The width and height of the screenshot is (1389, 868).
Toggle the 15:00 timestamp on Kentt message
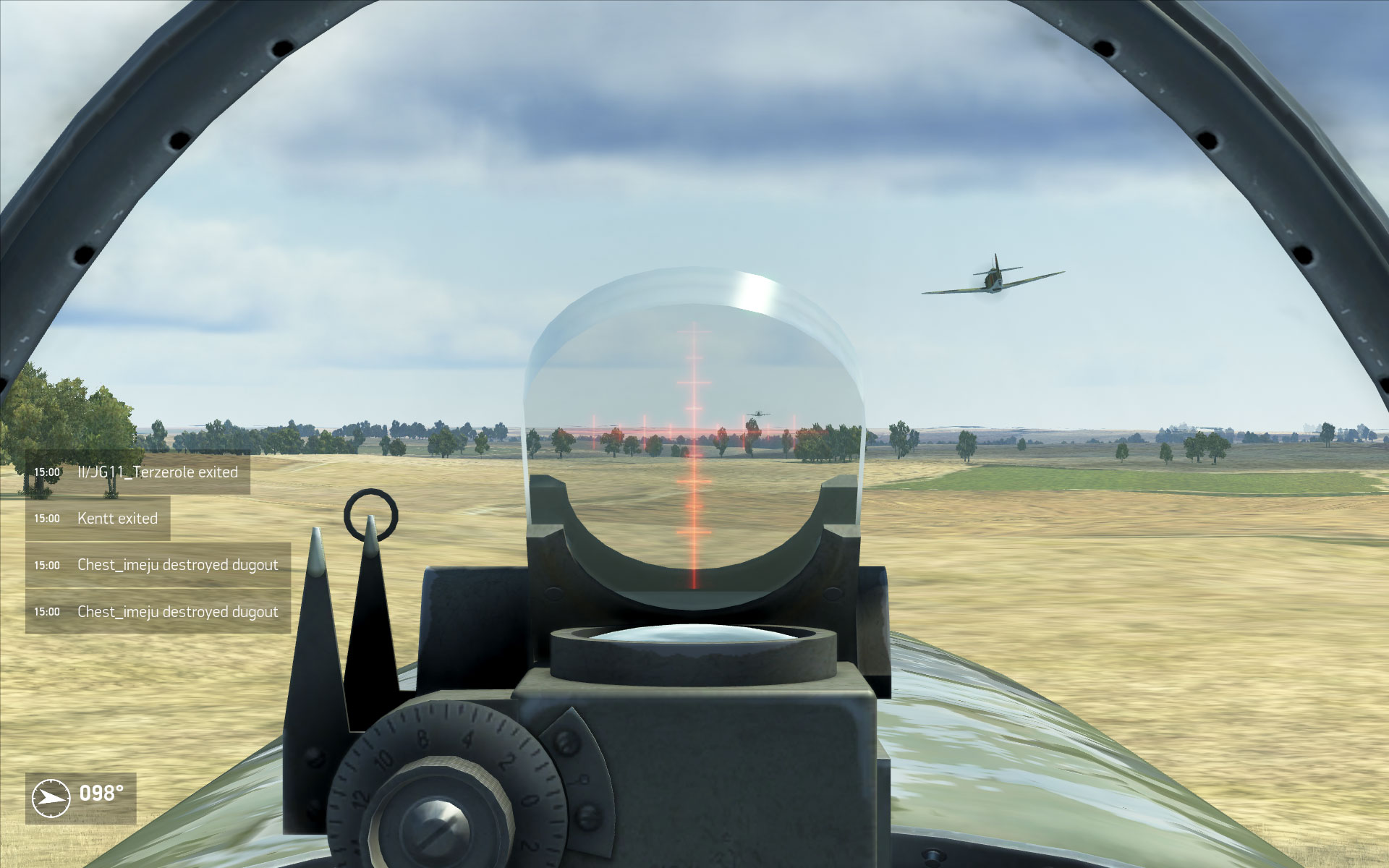click(x=48, y=518)
